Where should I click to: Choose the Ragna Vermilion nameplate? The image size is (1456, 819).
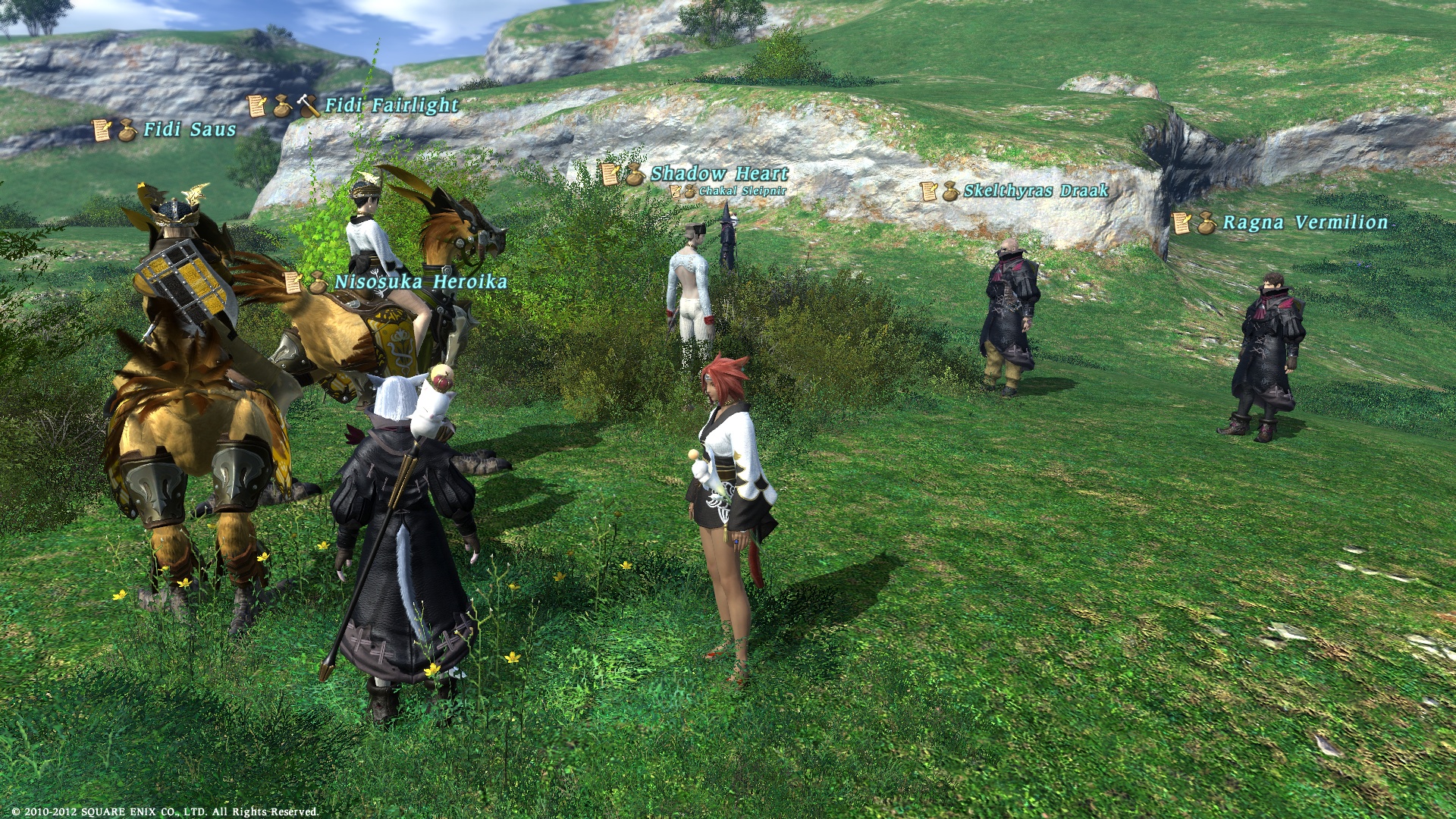[1305, 222]
